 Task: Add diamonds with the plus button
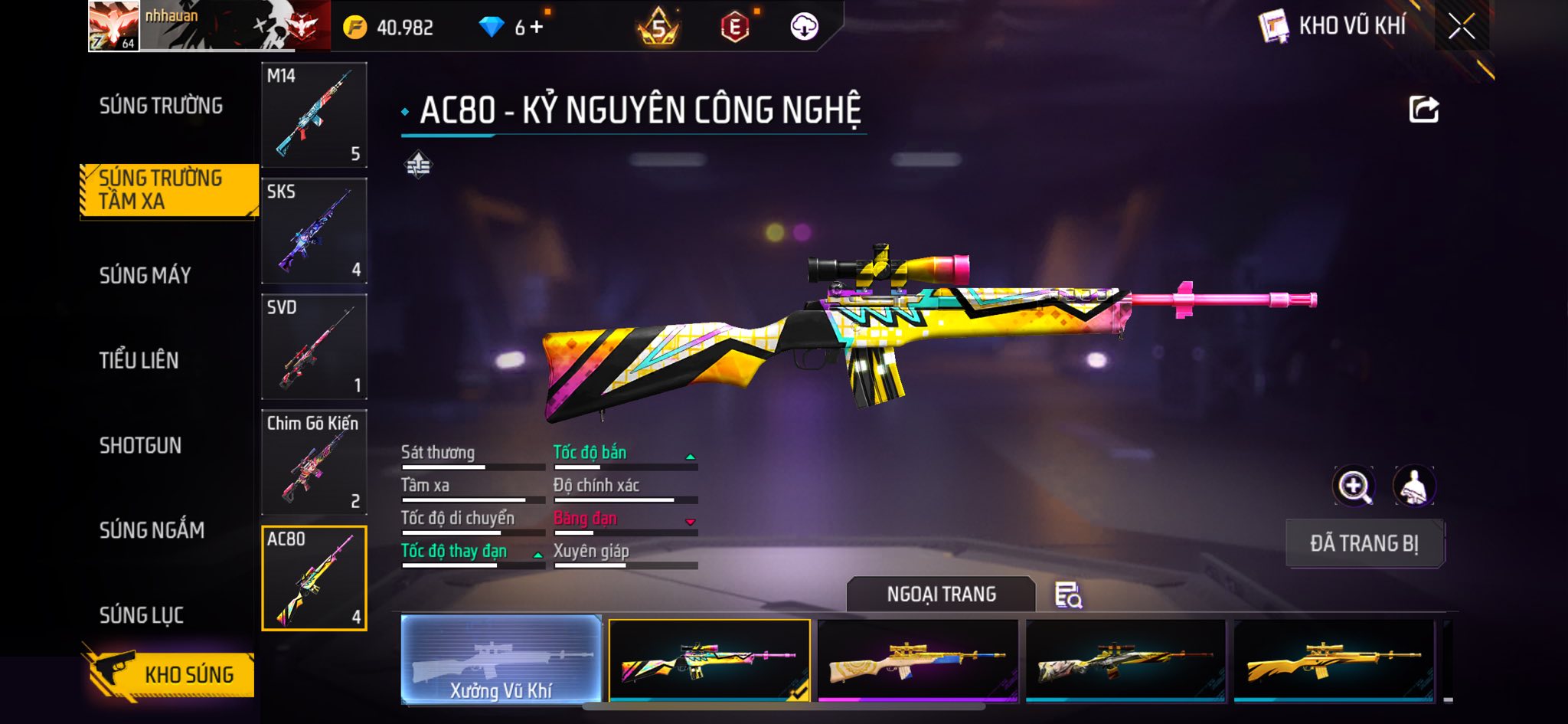[x=537, y=28]
